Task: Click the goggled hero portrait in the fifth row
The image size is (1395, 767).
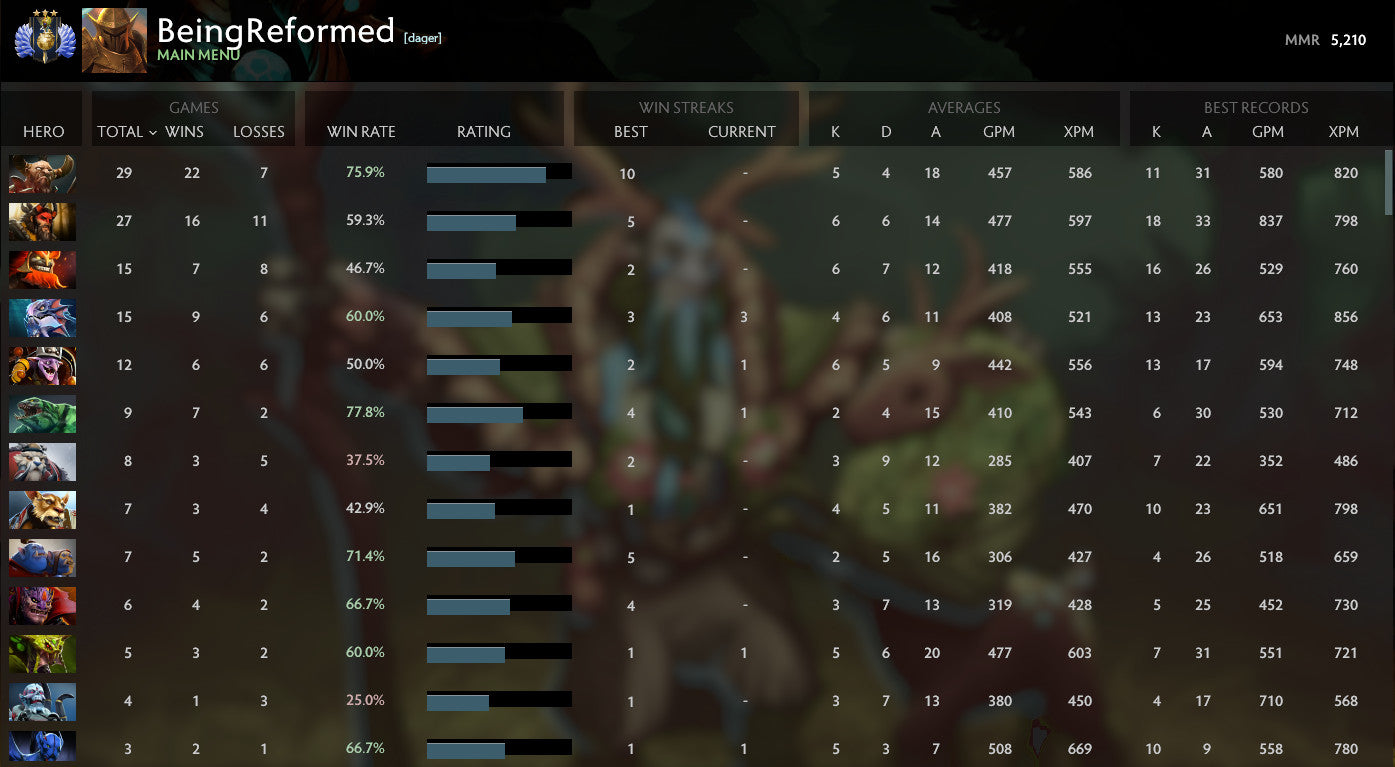Action: [x=42, y=365]
